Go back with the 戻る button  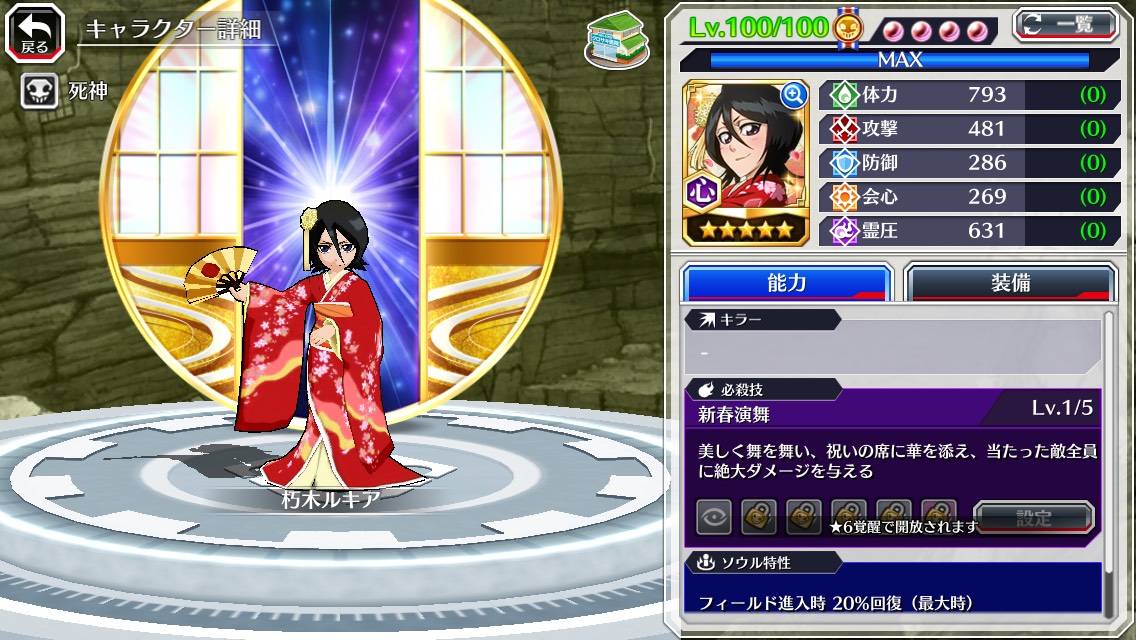(x=35, y=32)
